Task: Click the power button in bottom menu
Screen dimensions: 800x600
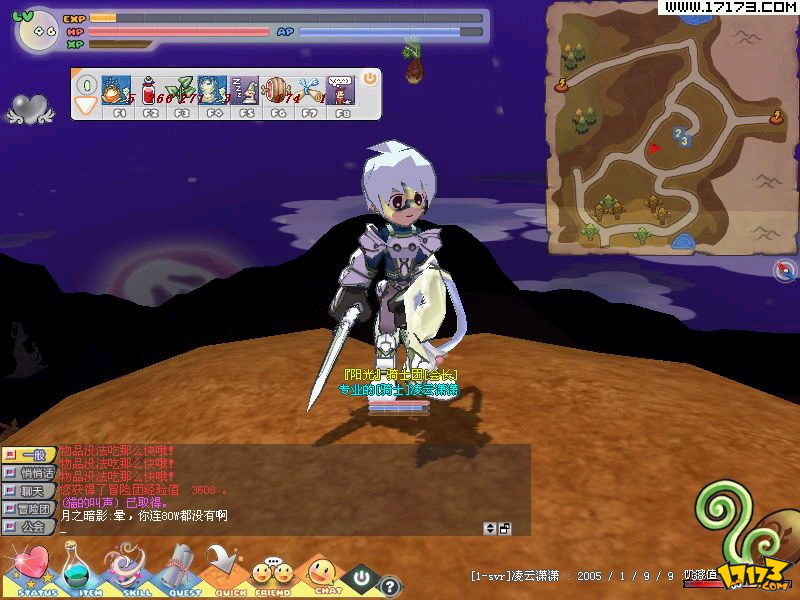Action: coord(360,578)
